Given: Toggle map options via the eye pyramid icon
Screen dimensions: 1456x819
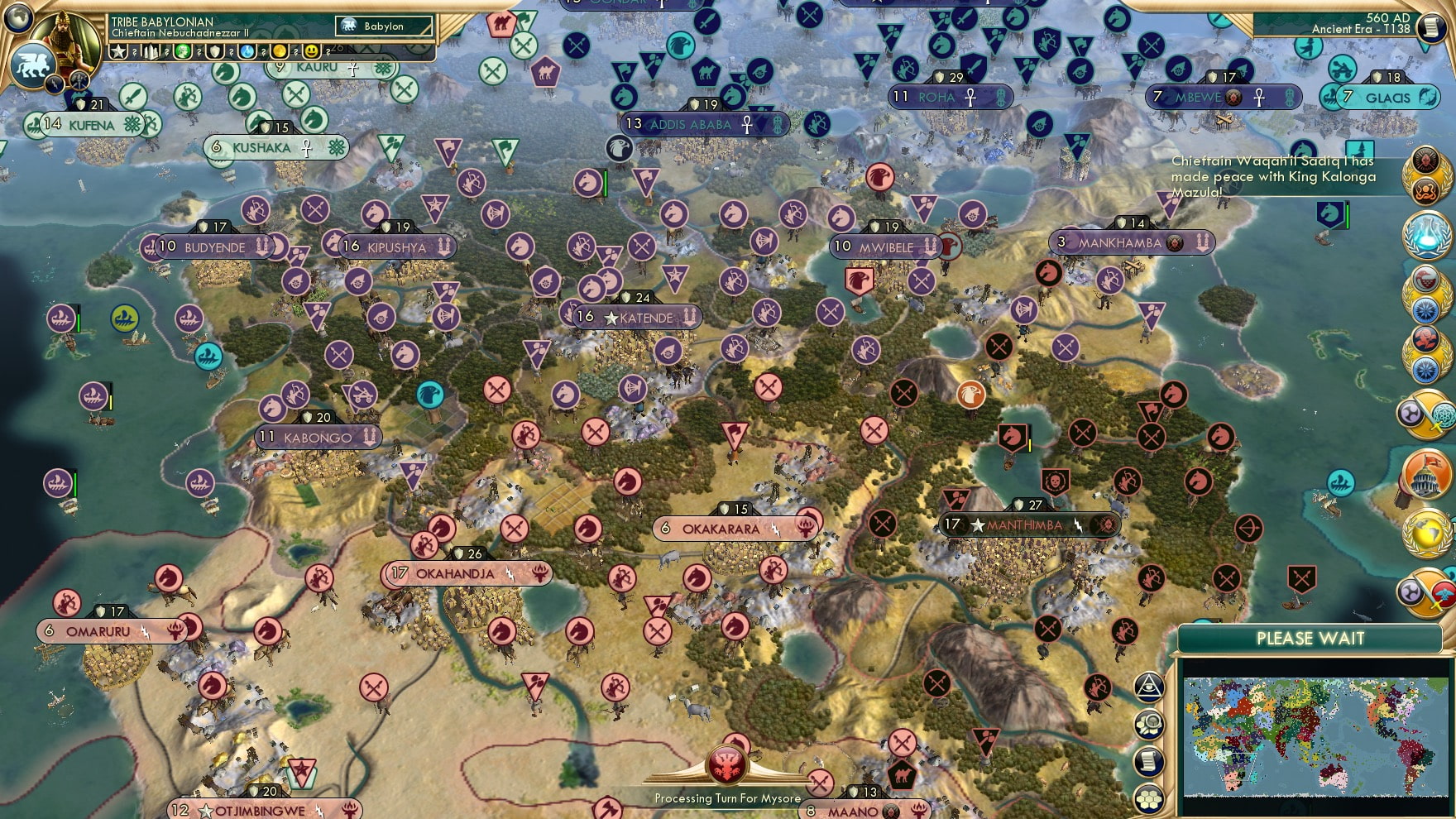Looking at the screenshot, I should pyautogui.click(x=1149, y=687).
